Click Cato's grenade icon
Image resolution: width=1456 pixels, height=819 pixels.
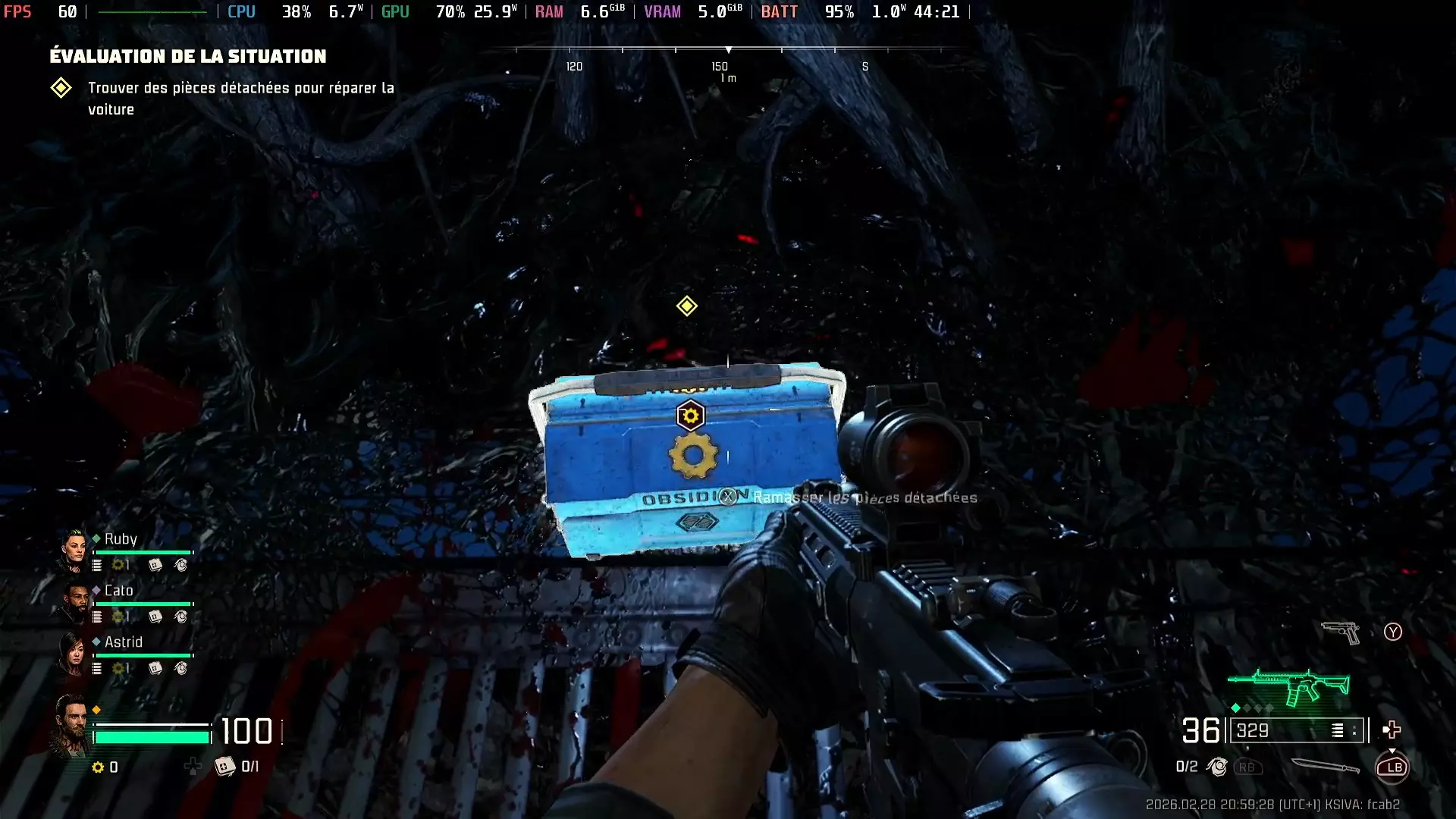(x=181, y=617)
